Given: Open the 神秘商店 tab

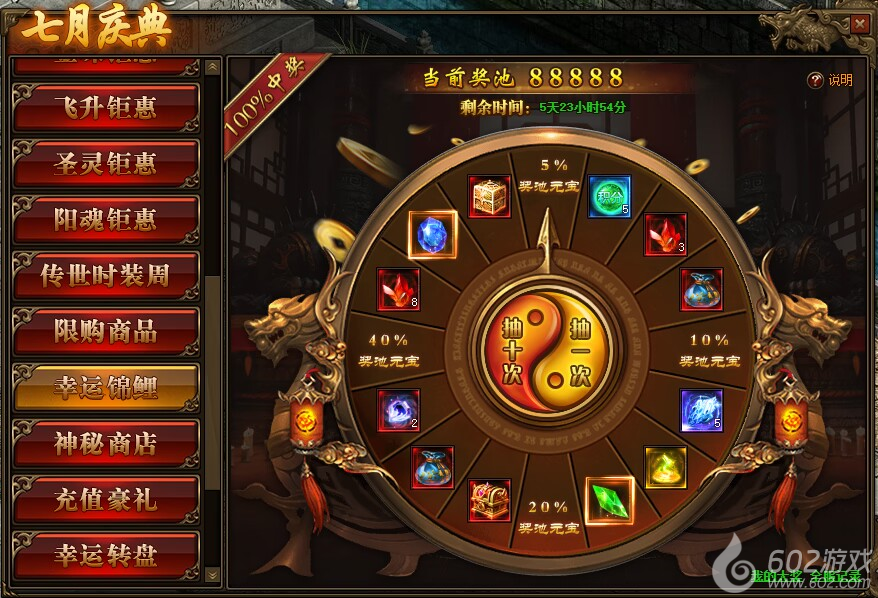Looking at the screenshot, I should [x=105, y=443].
